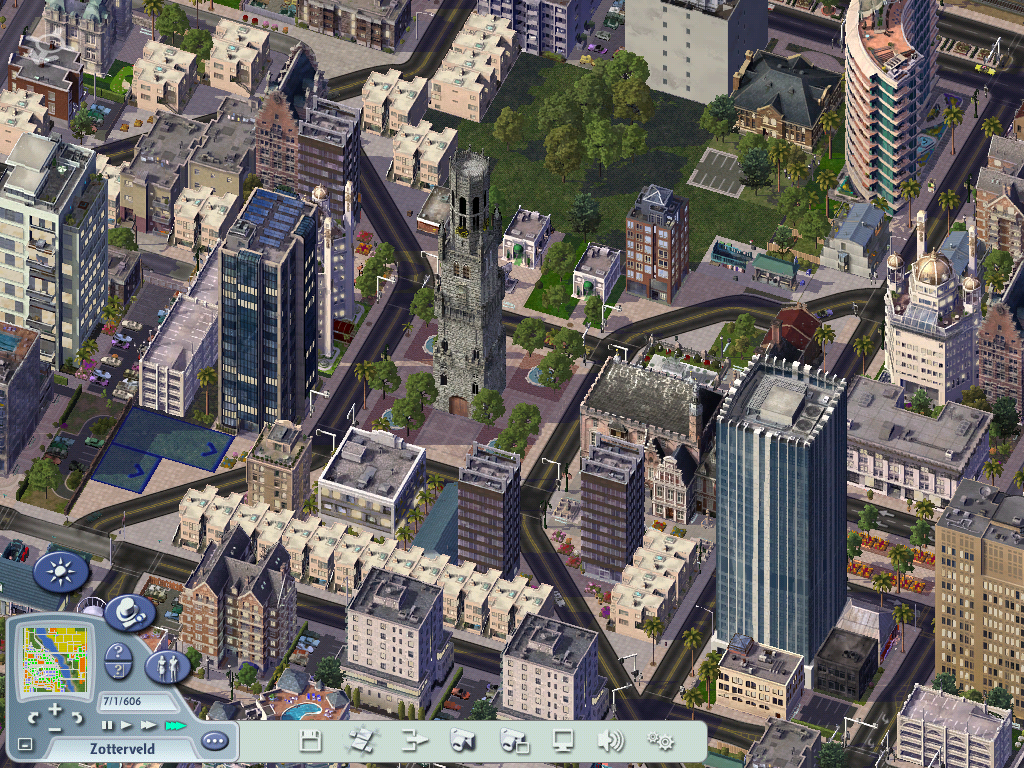
Task: Switch to Mayor Mode top hat button
Action: tap(129, 612)
